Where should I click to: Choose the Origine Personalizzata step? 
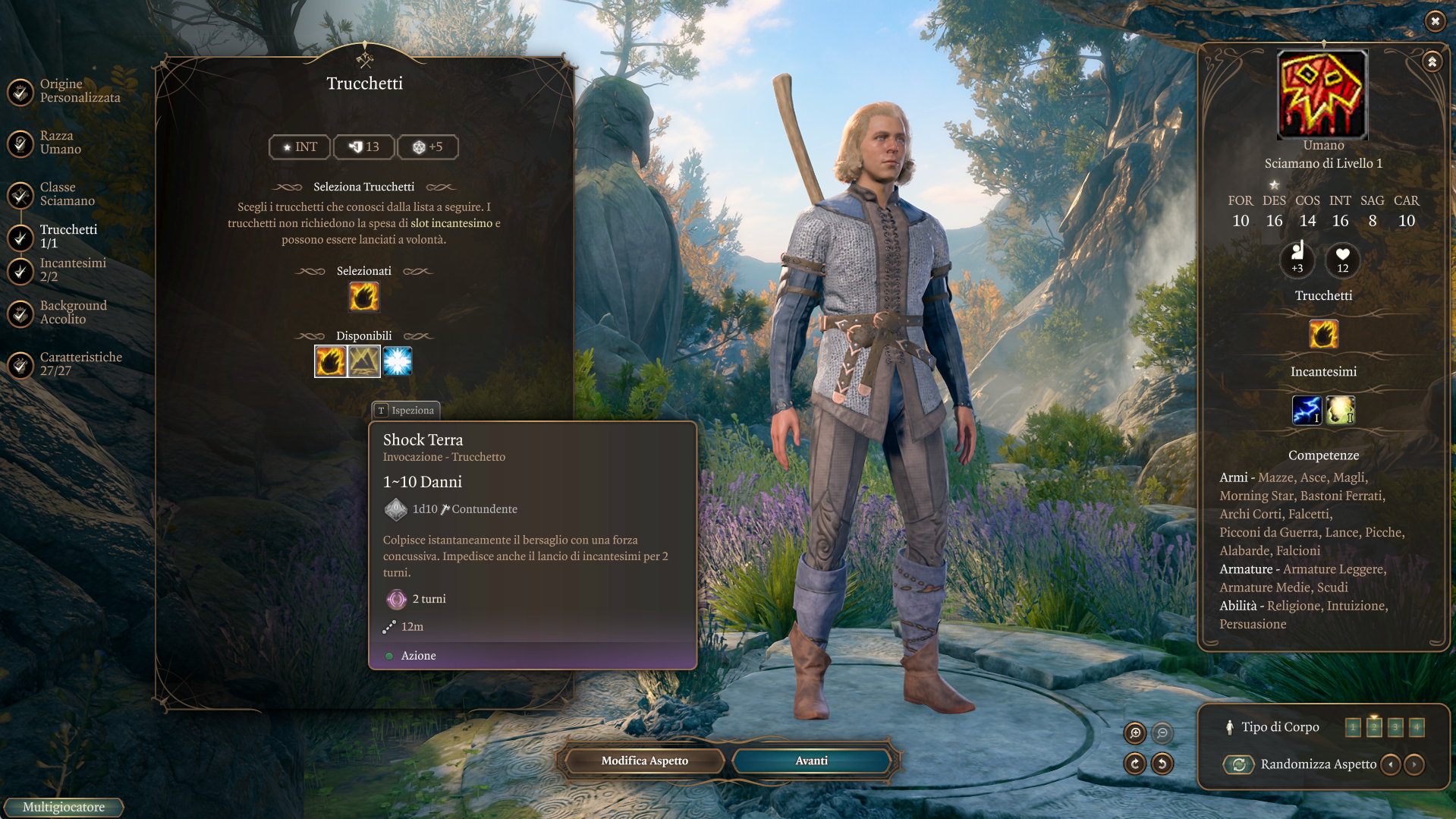click(78, 91)
